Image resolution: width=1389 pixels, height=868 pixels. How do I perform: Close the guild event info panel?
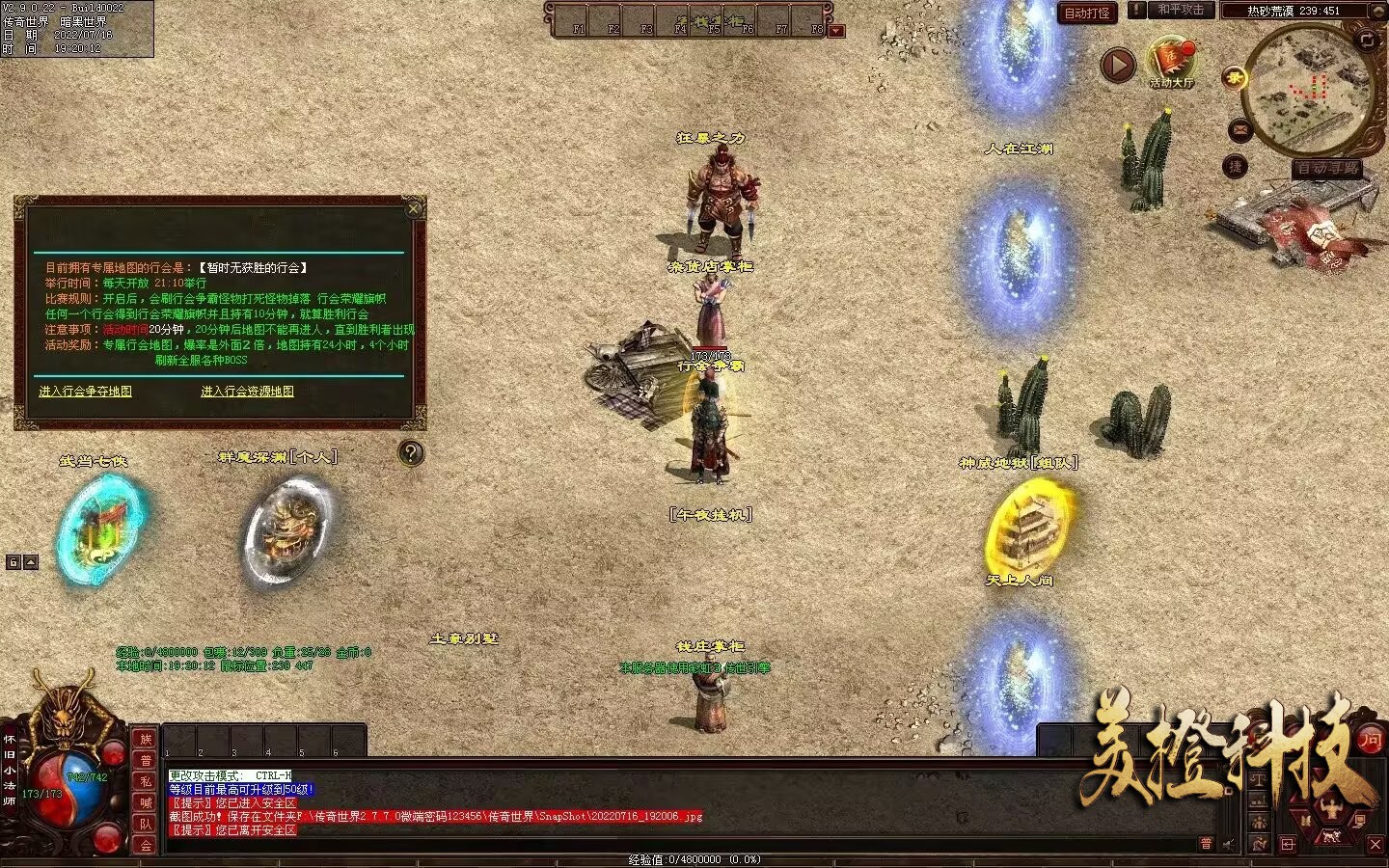(x=414, y=208)
